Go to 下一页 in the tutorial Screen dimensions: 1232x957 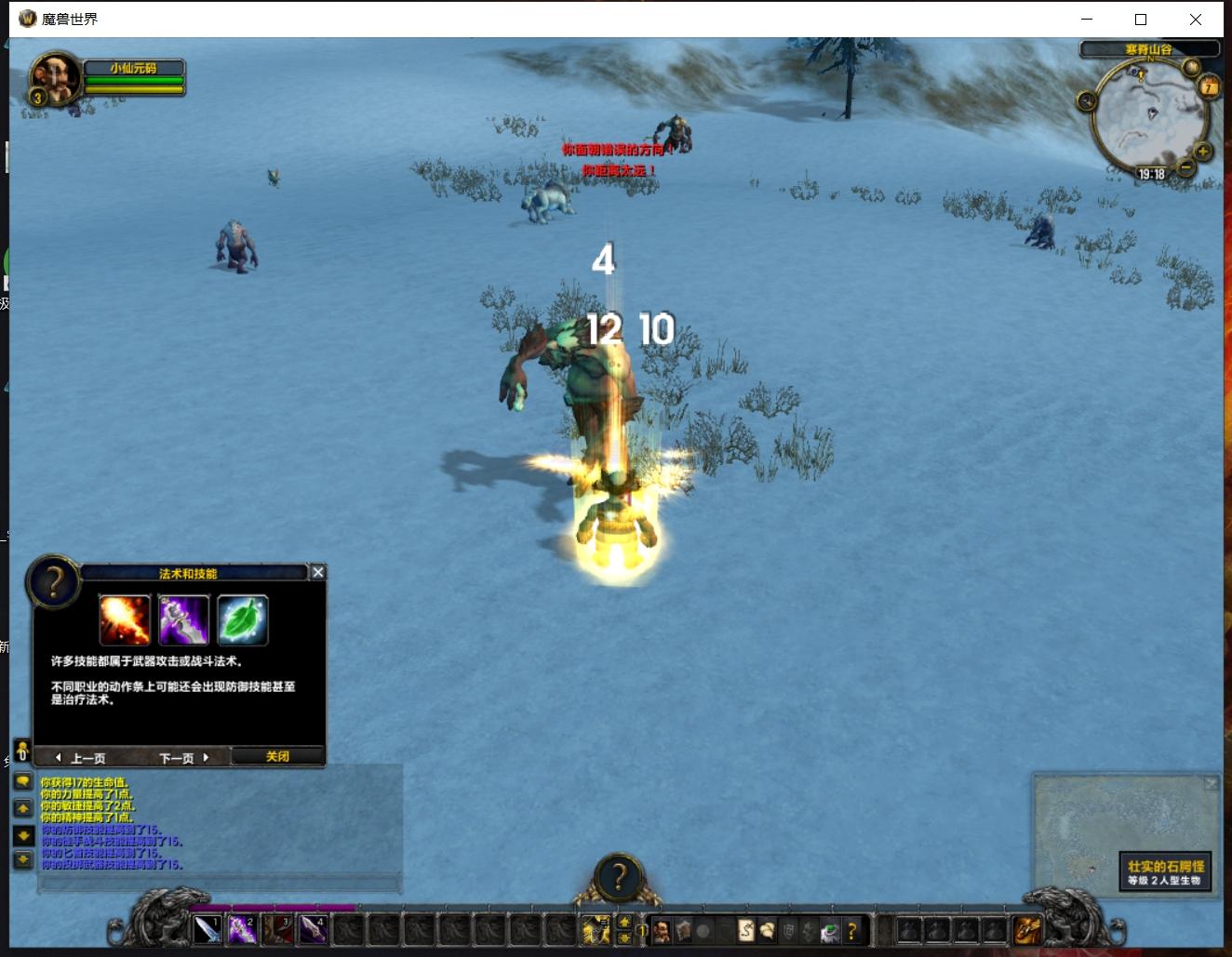pyautogui.click(x=183, y=757)
